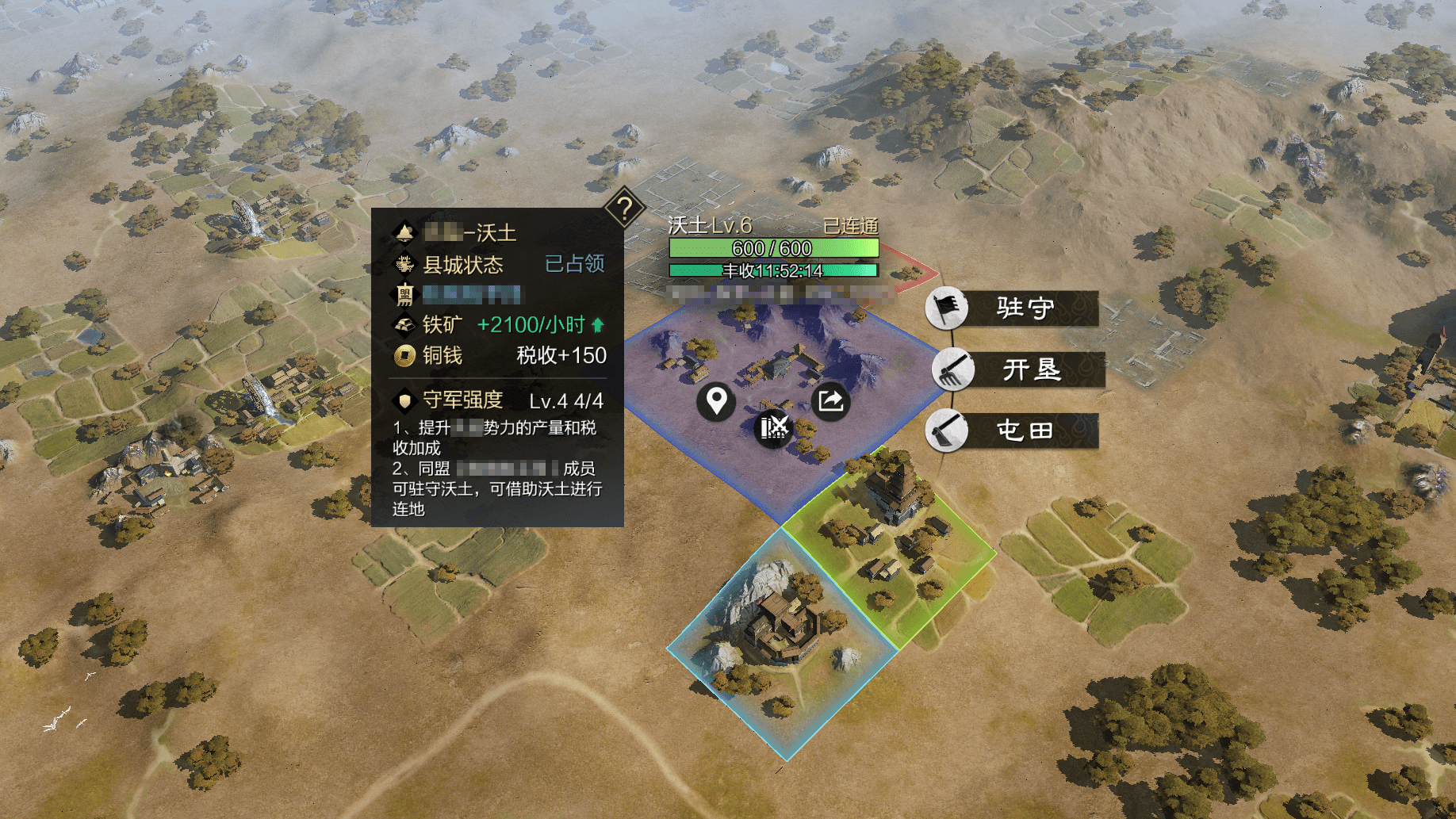This screenshot has height=819, width=1456.
Task: Click the shield icon next to 守军强度
Action: (407, 400)
